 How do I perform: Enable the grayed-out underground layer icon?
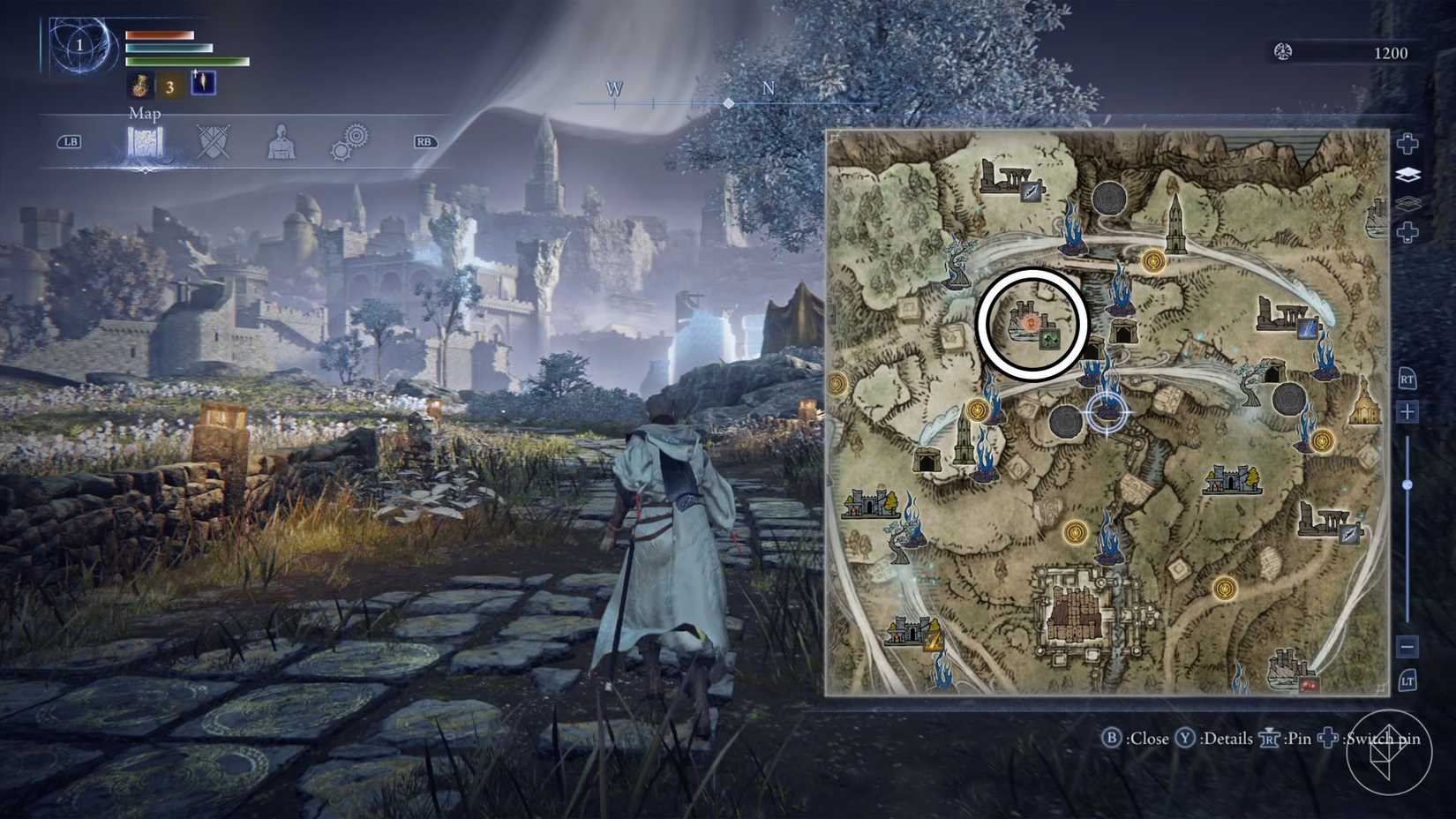1409,203
